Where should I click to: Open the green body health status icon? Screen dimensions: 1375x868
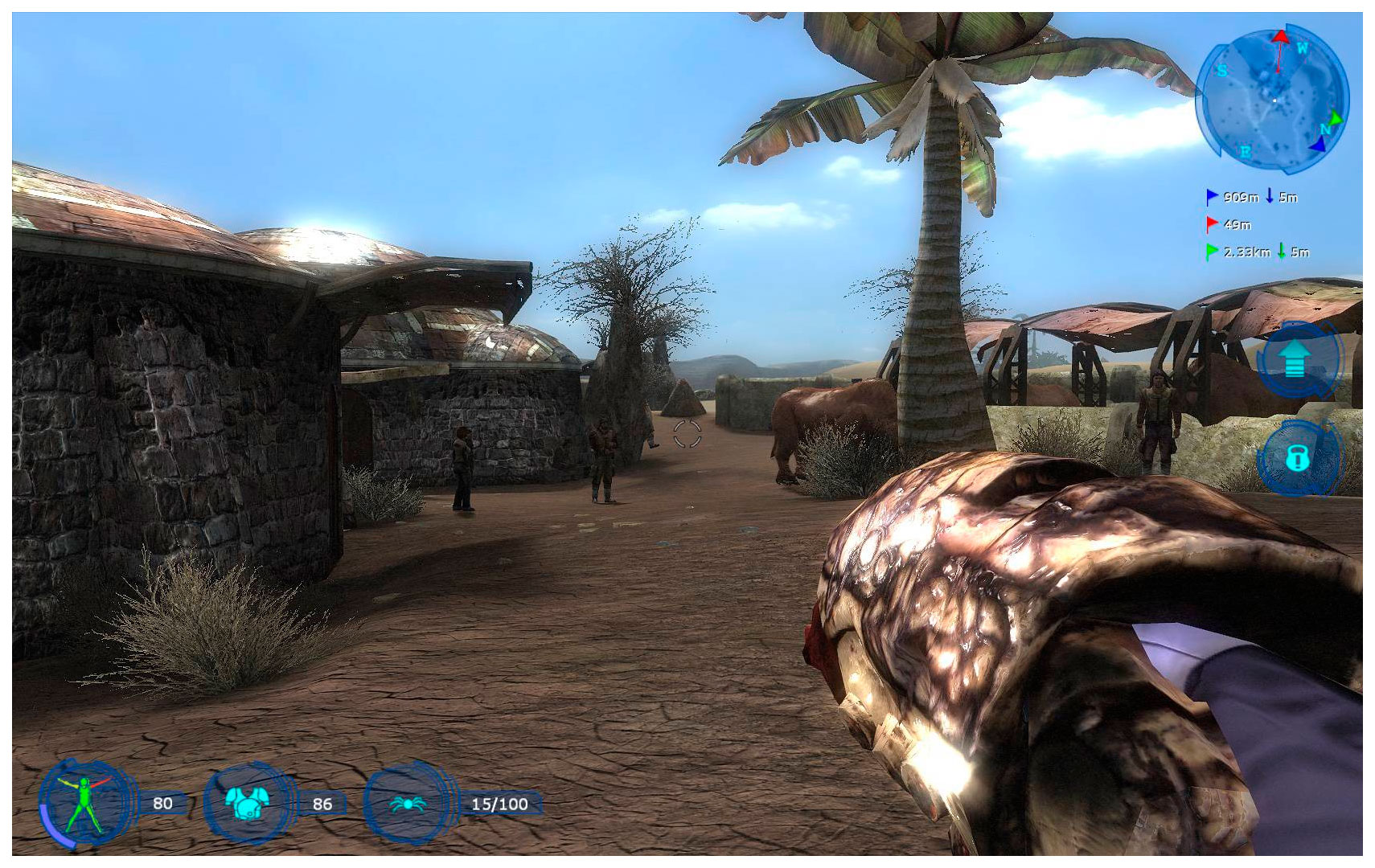tap(84, 803)
